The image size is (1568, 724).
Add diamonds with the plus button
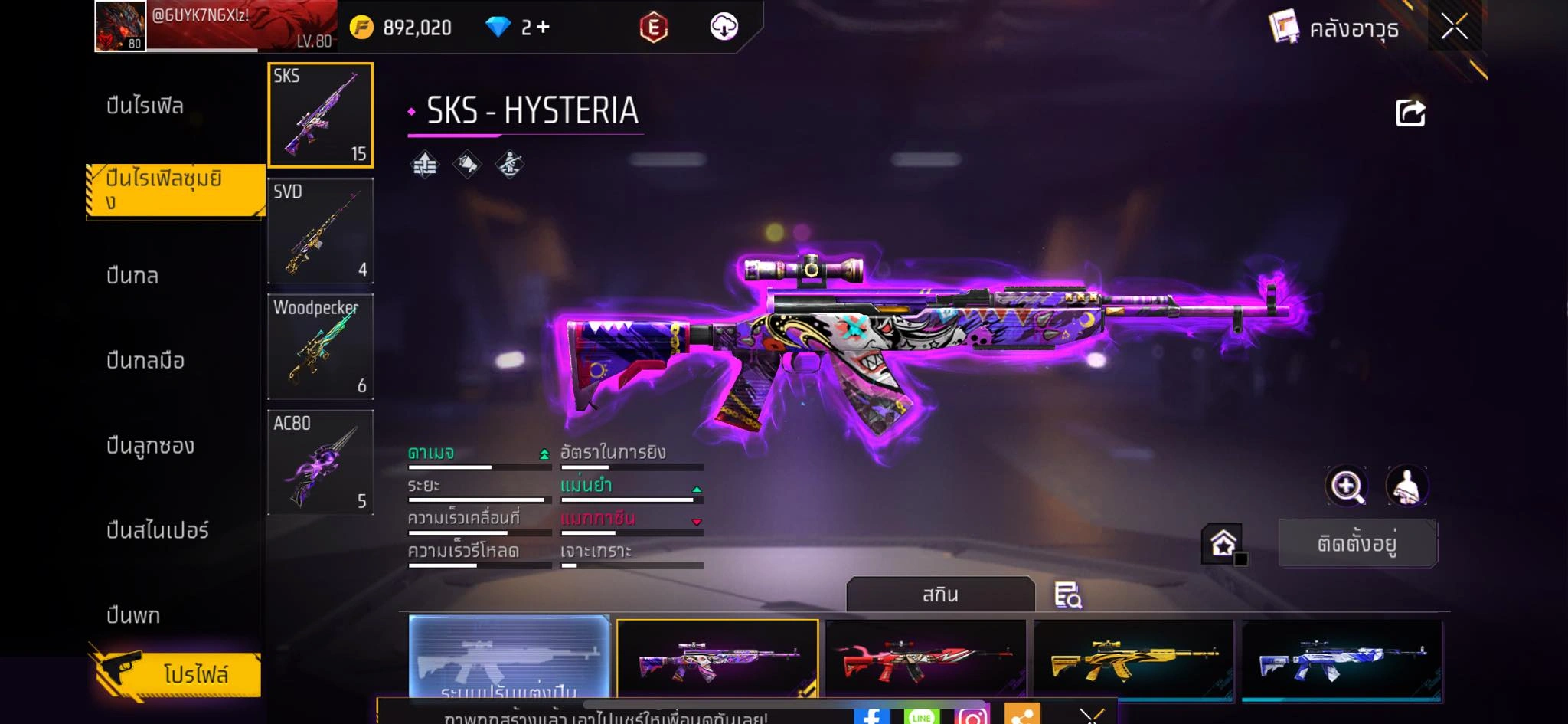click(543, 28)
